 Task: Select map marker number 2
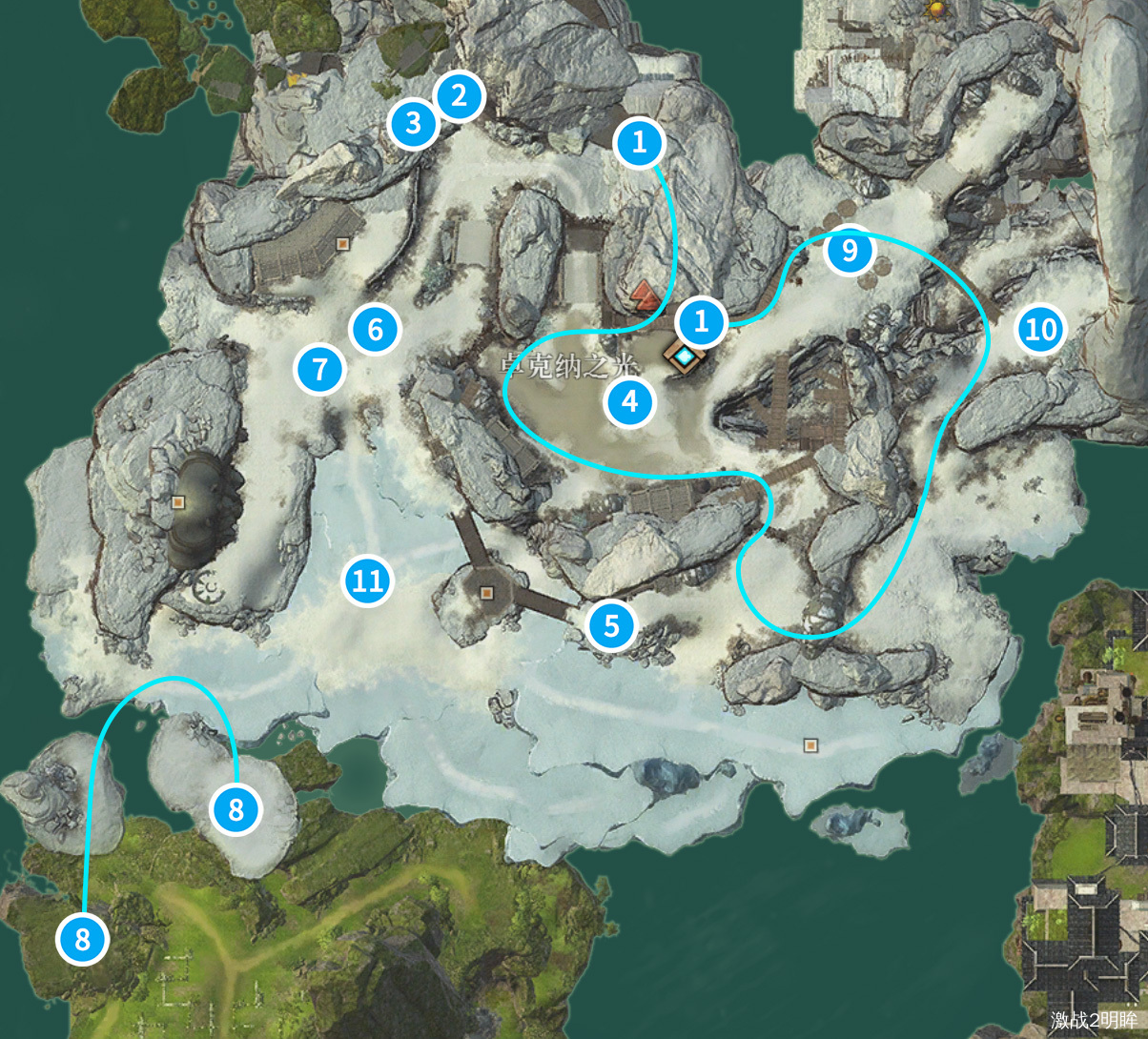(x=459, y=96)
